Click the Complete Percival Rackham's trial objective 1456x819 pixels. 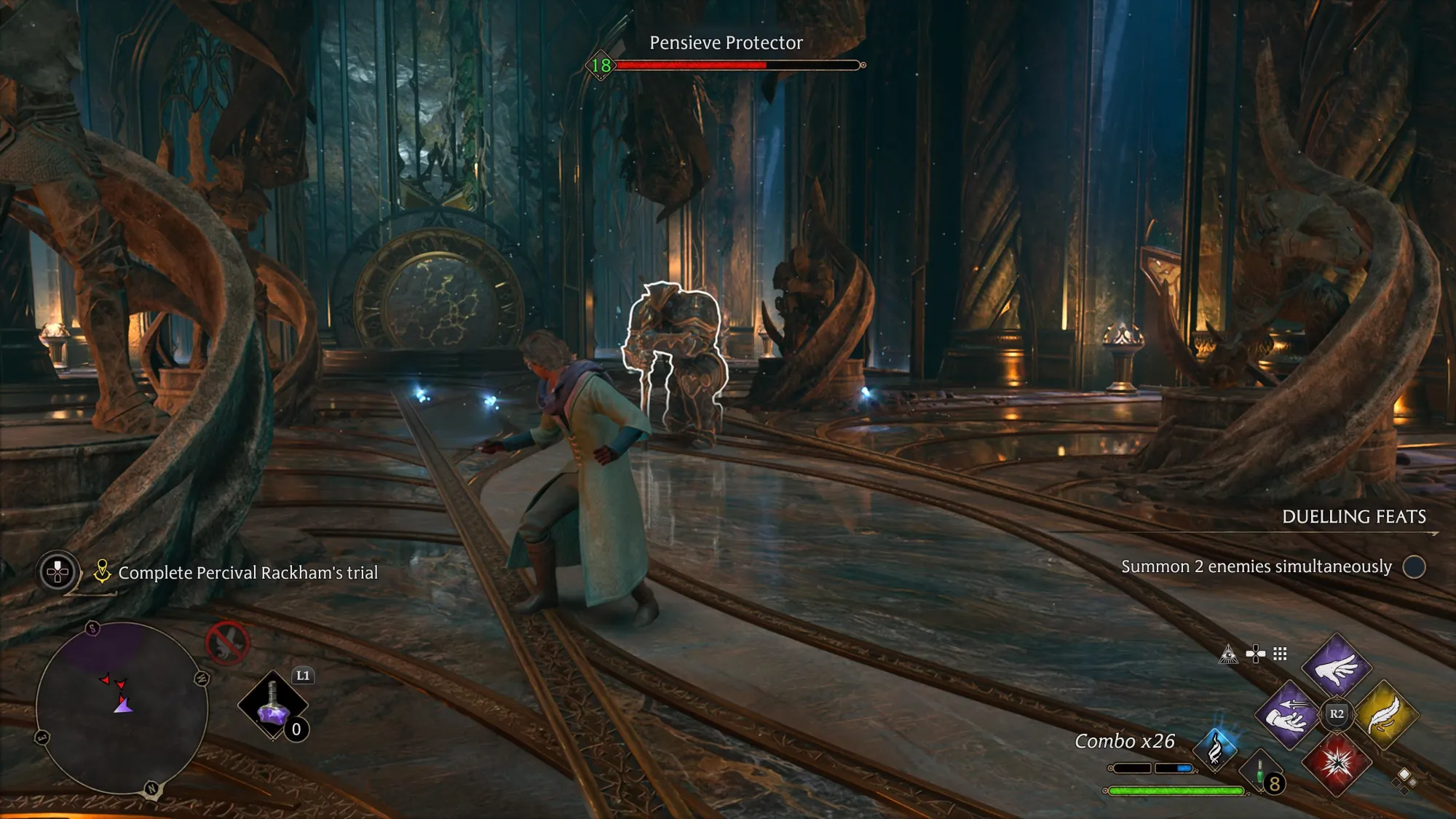[x=248, y=573]
